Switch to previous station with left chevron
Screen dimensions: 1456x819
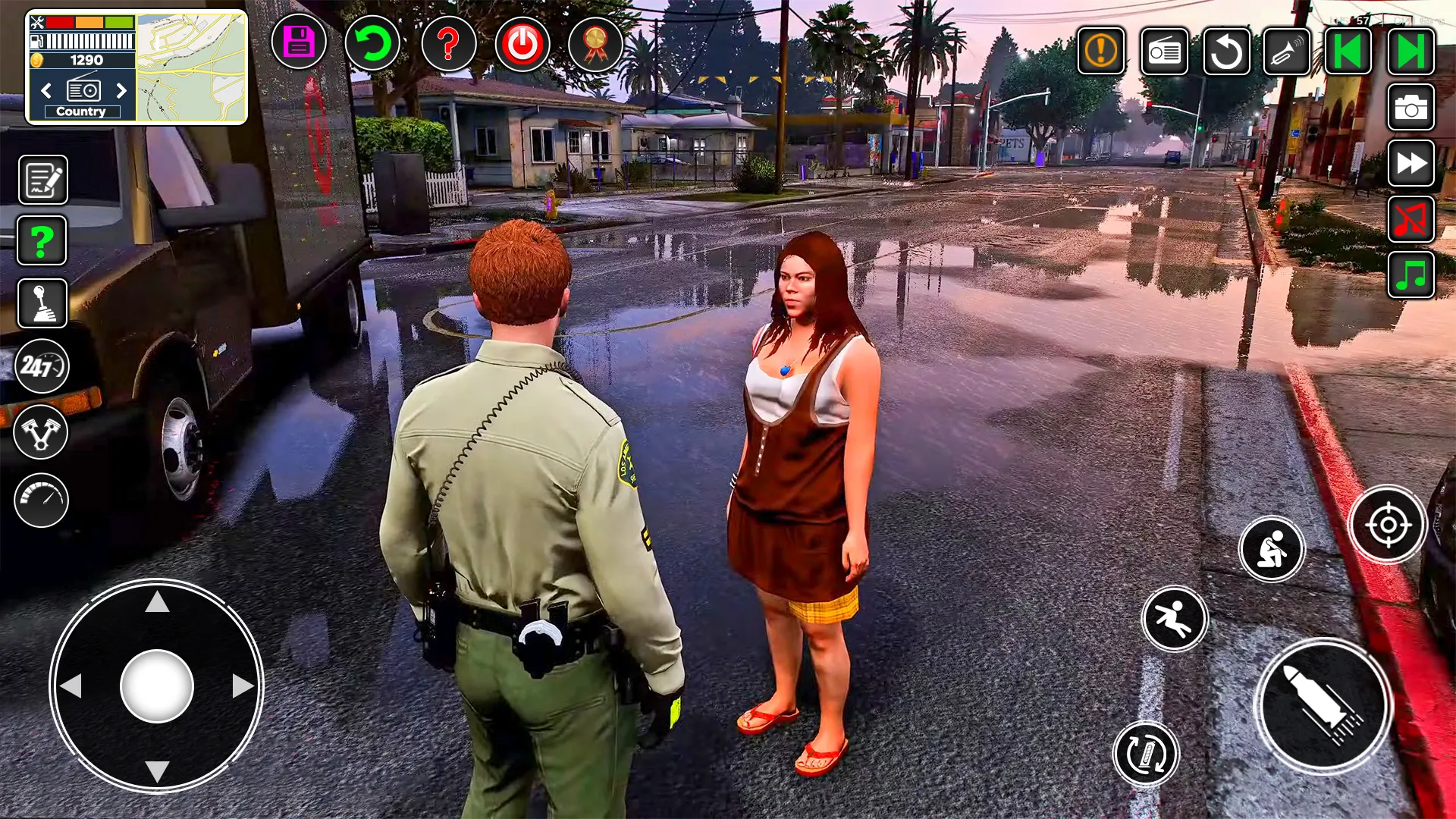coord(45,91)
